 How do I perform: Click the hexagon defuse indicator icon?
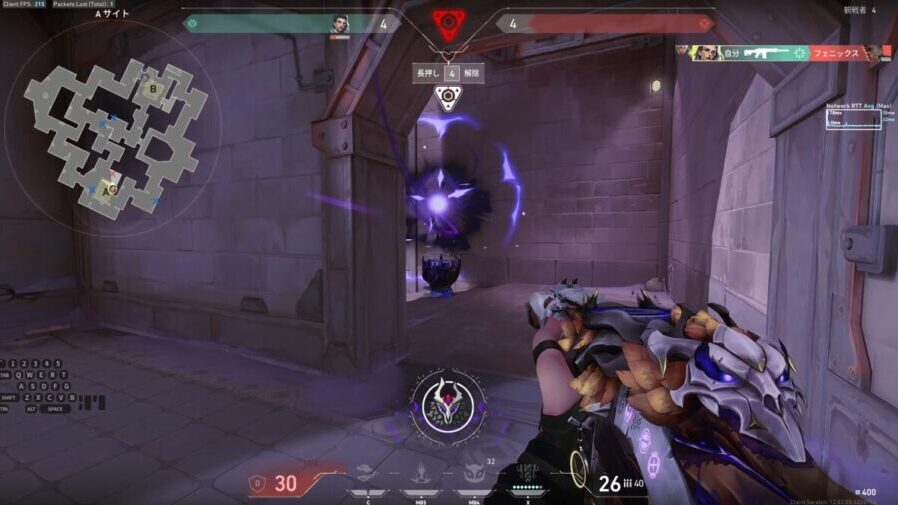[x=447, y=99]
